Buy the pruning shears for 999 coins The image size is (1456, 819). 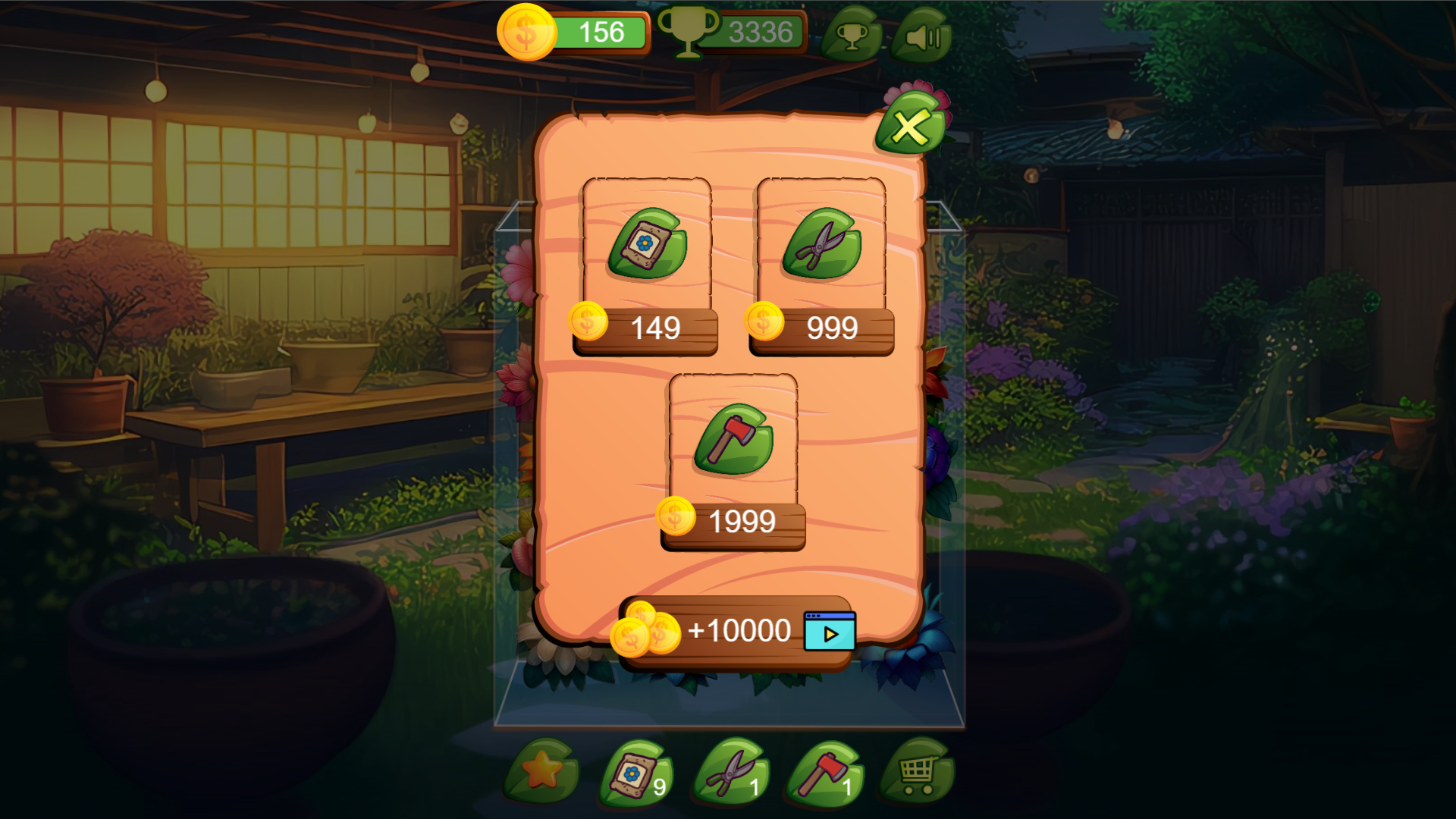coord(819,328)
